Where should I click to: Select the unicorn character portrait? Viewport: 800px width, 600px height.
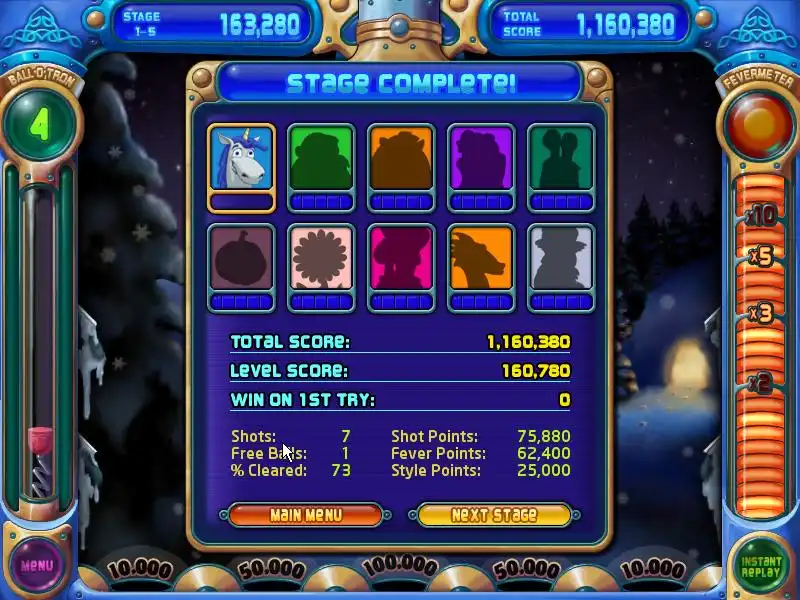(241, 160)
